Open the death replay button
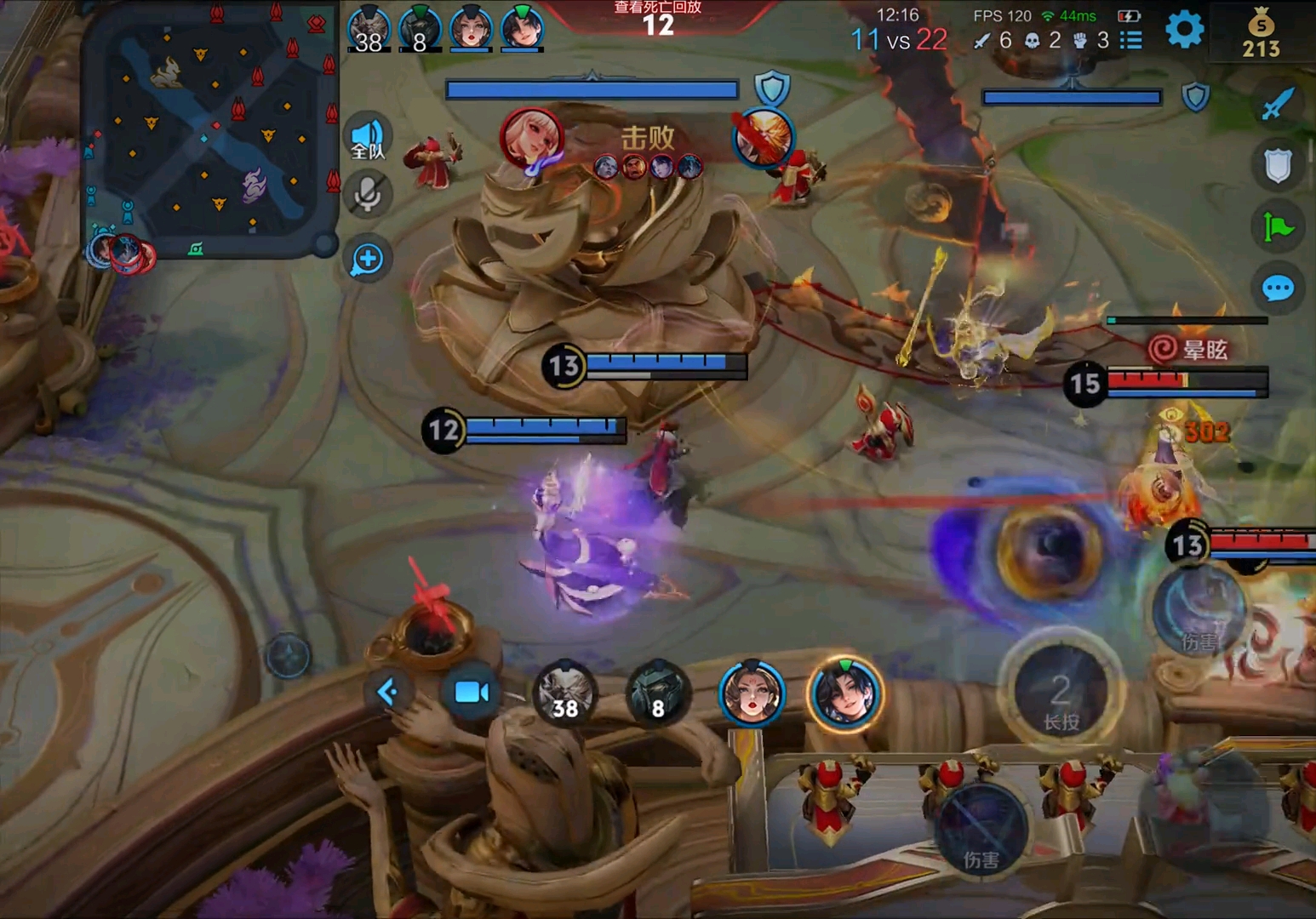This screenshot has height=919, width=1316. tap(657, 17)
